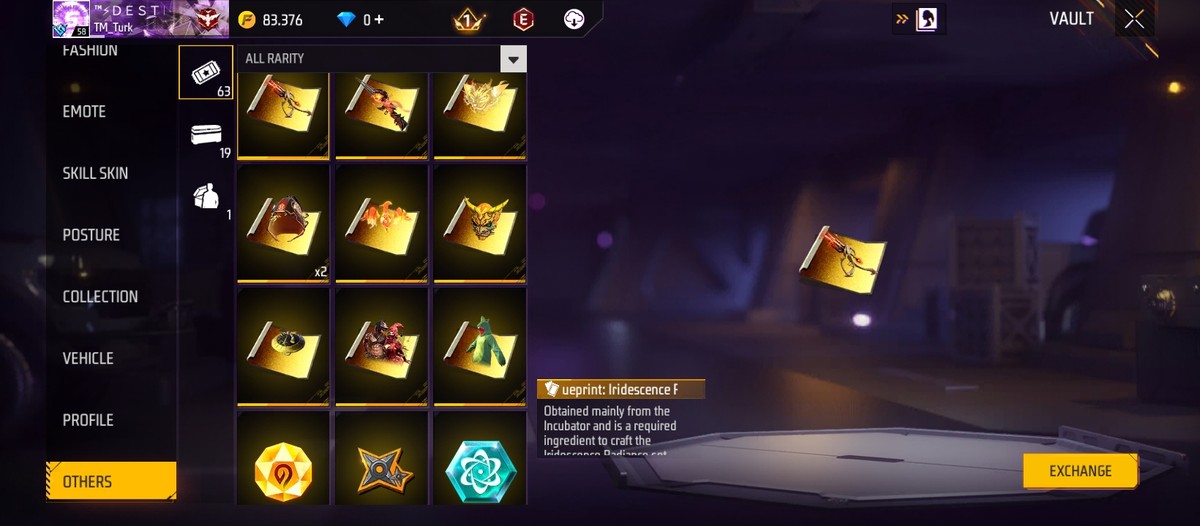Open the sub-tab with count 1
Screen dimensions: 1200x526
[x=208, y=196]
